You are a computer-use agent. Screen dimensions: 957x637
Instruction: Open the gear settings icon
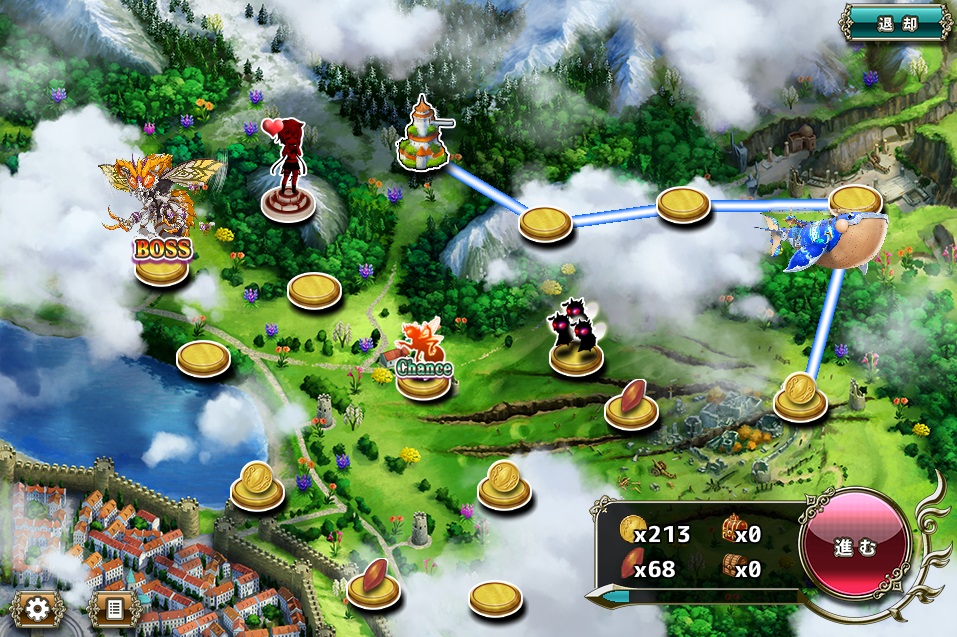coord(39,608)
